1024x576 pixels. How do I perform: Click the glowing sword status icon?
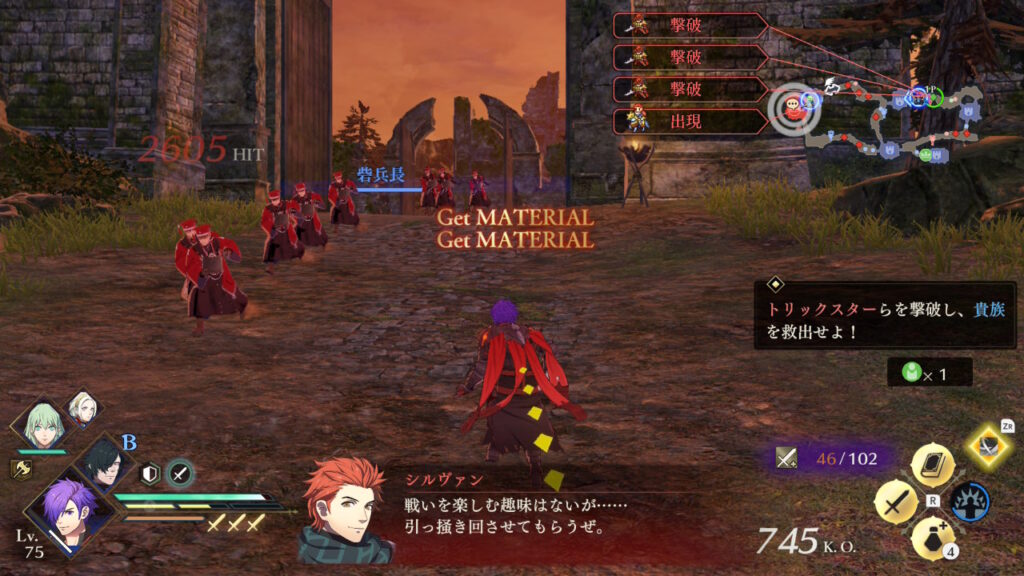coord(180,473)
